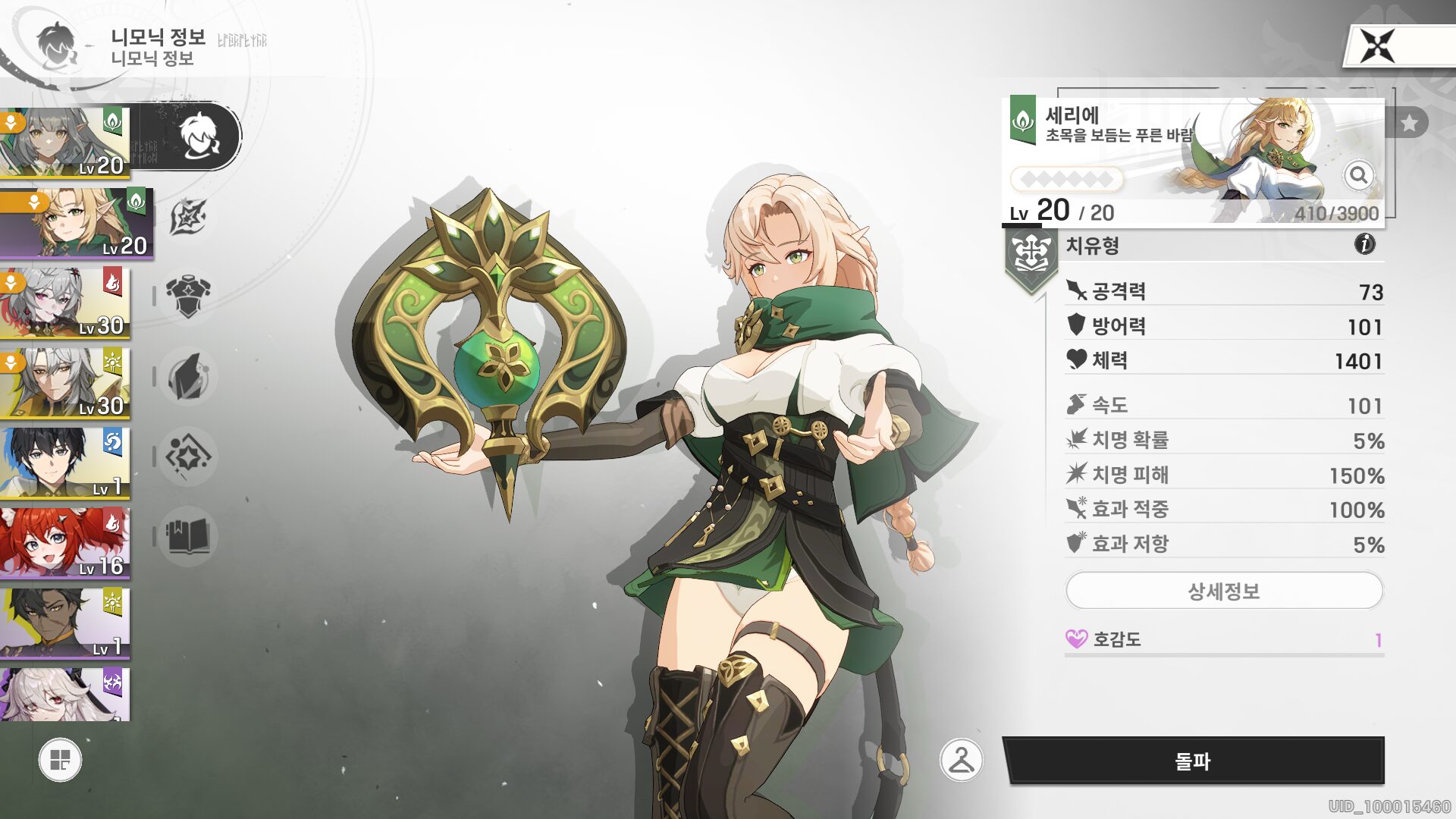Close the character info screen

point(1377,47)
